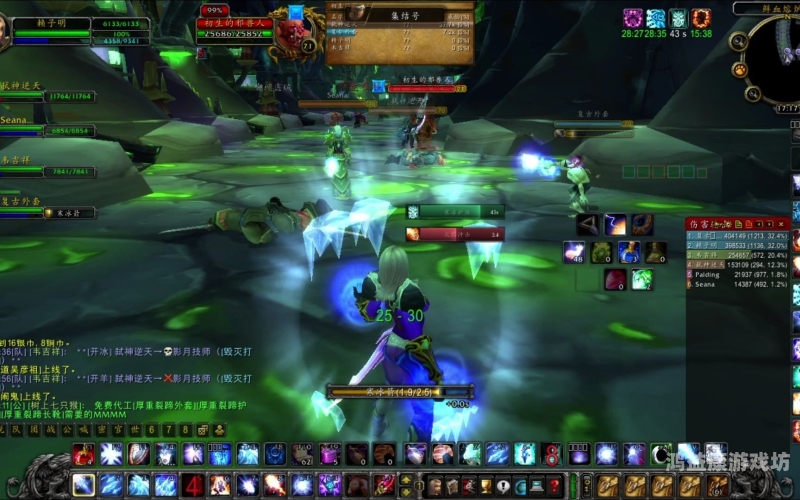Select the crescent moon ability icon

click(660, 454)
